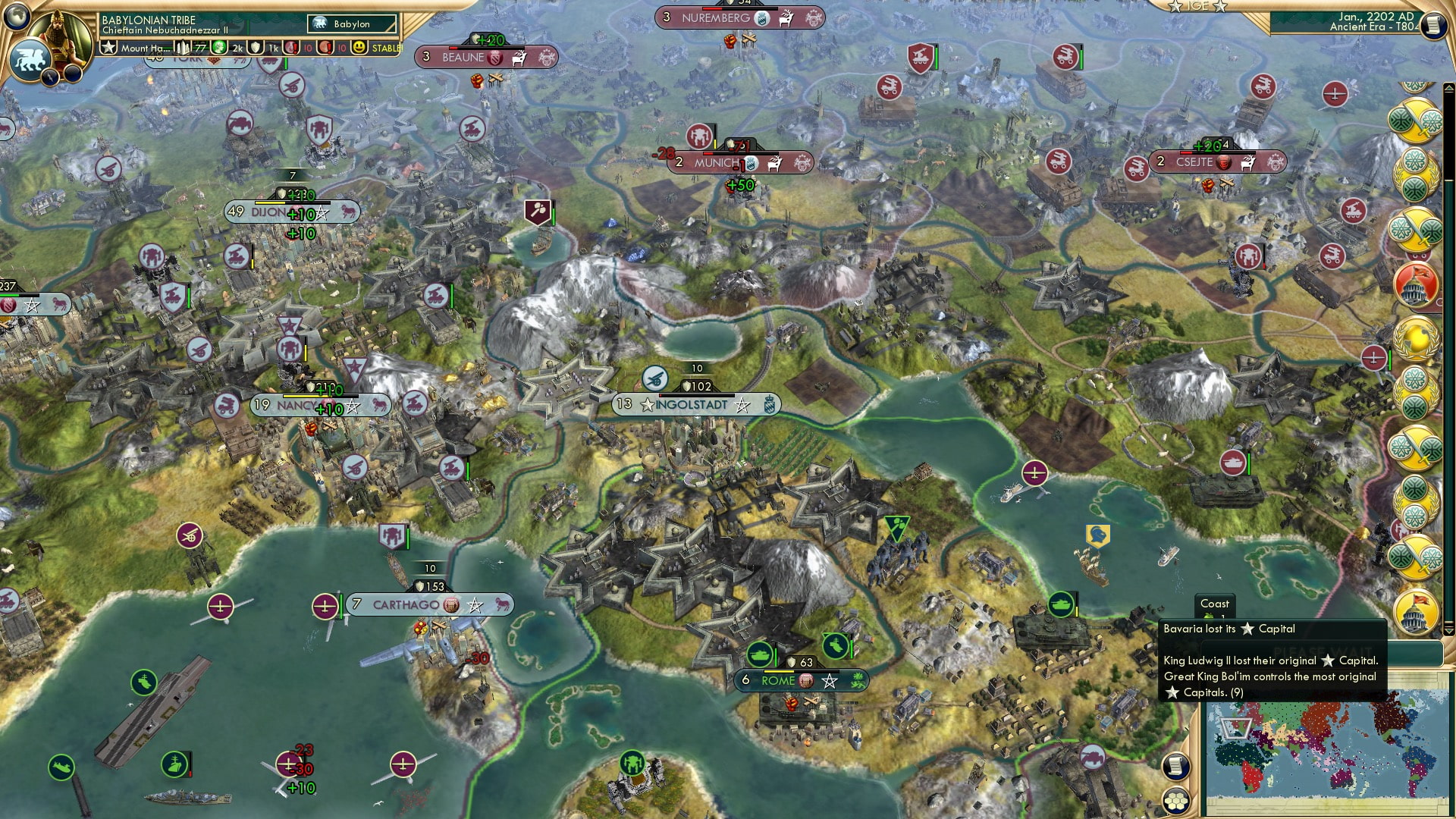Click the up chevron atop the notification scrollbar
Screen dimensions: 1456x819
click(1448, 89)
